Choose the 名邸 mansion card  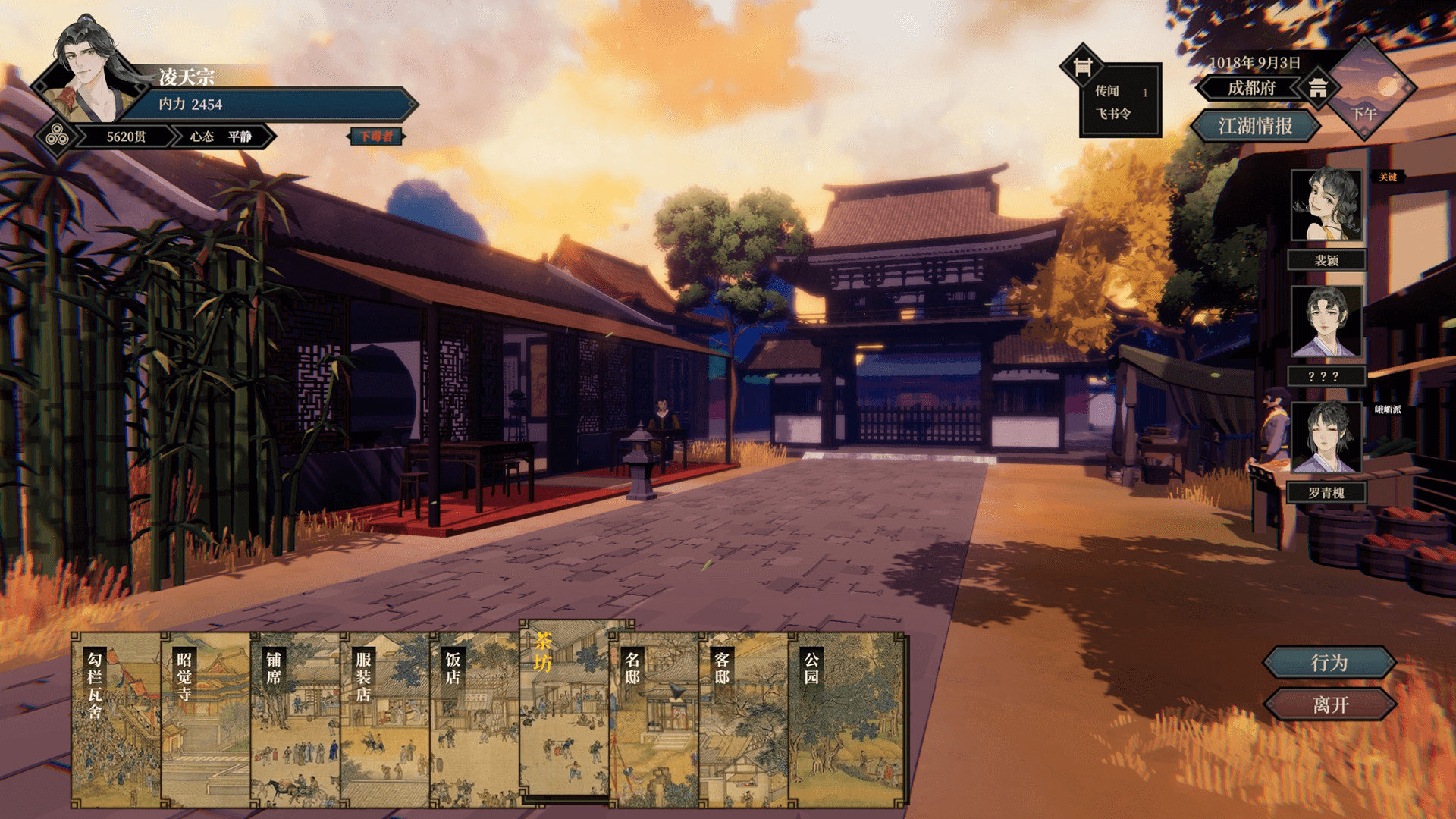pyautogui.click(x=654, y=719)
